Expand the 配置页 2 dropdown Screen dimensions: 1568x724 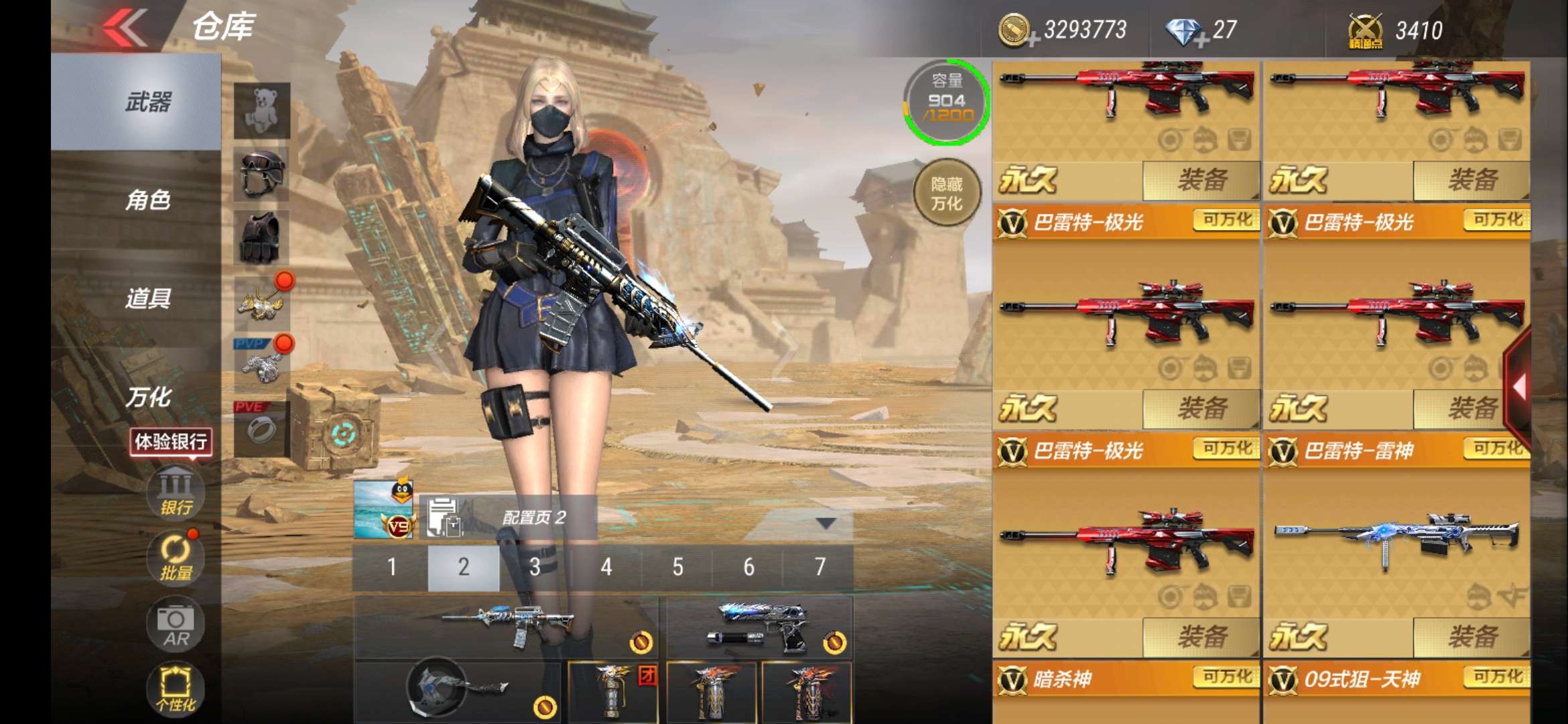826,523
